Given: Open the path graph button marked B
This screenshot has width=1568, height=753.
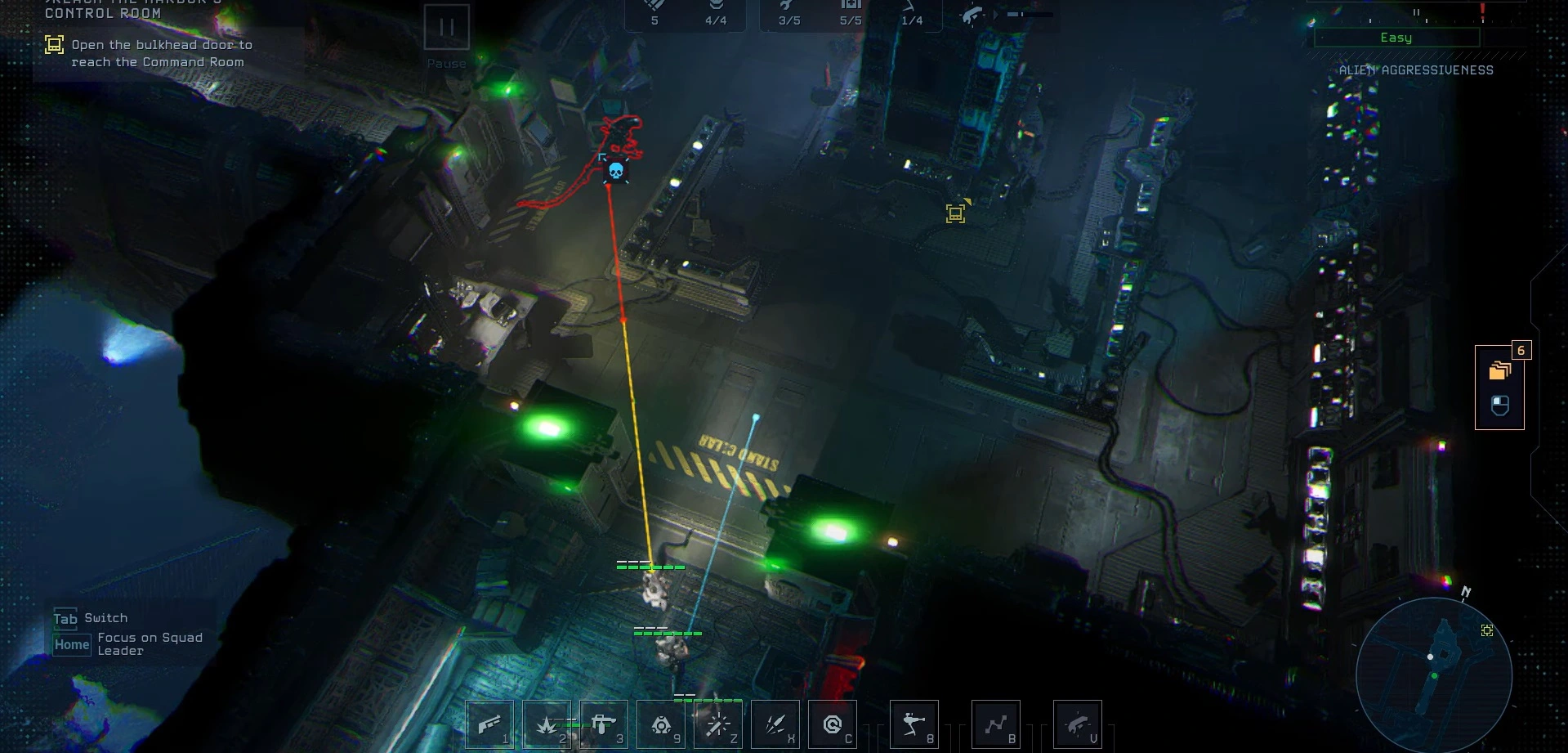Looking at the screenshot, I should (996, 724).
